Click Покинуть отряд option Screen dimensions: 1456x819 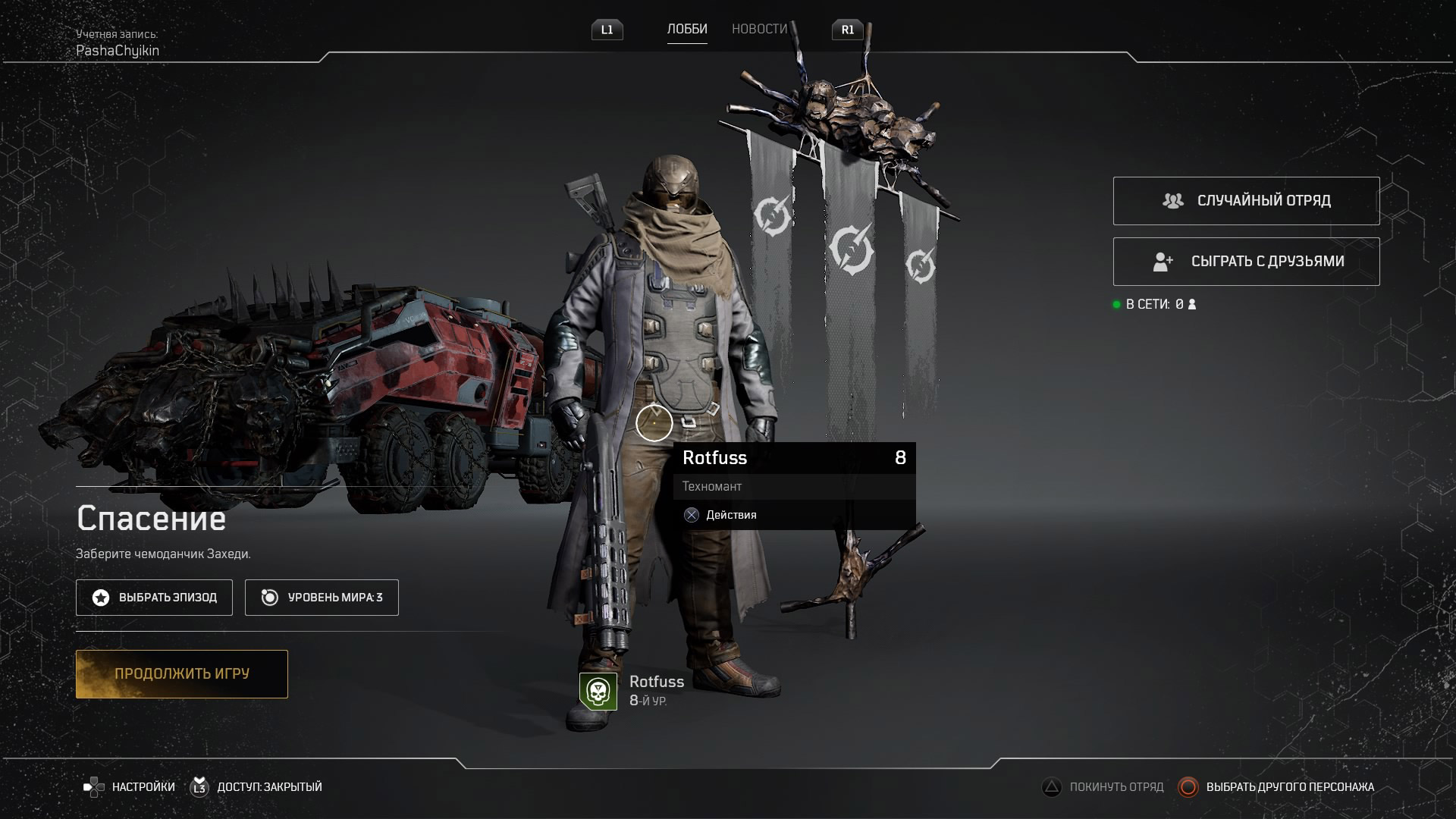pyautogui.click(x=1103, y=787)
